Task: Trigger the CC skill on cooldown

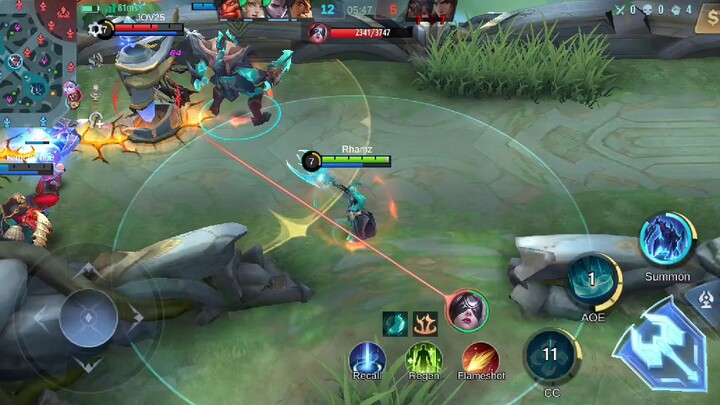Action: point(550,354)
